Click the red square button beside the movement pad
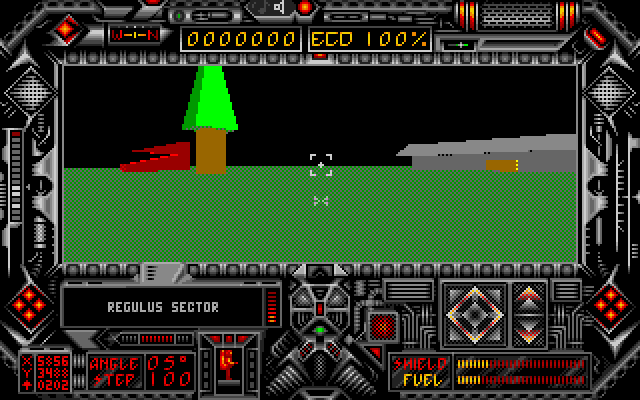The height and width of the screenshot is (400, 640). pyautogui.click(x=382, y=324)
